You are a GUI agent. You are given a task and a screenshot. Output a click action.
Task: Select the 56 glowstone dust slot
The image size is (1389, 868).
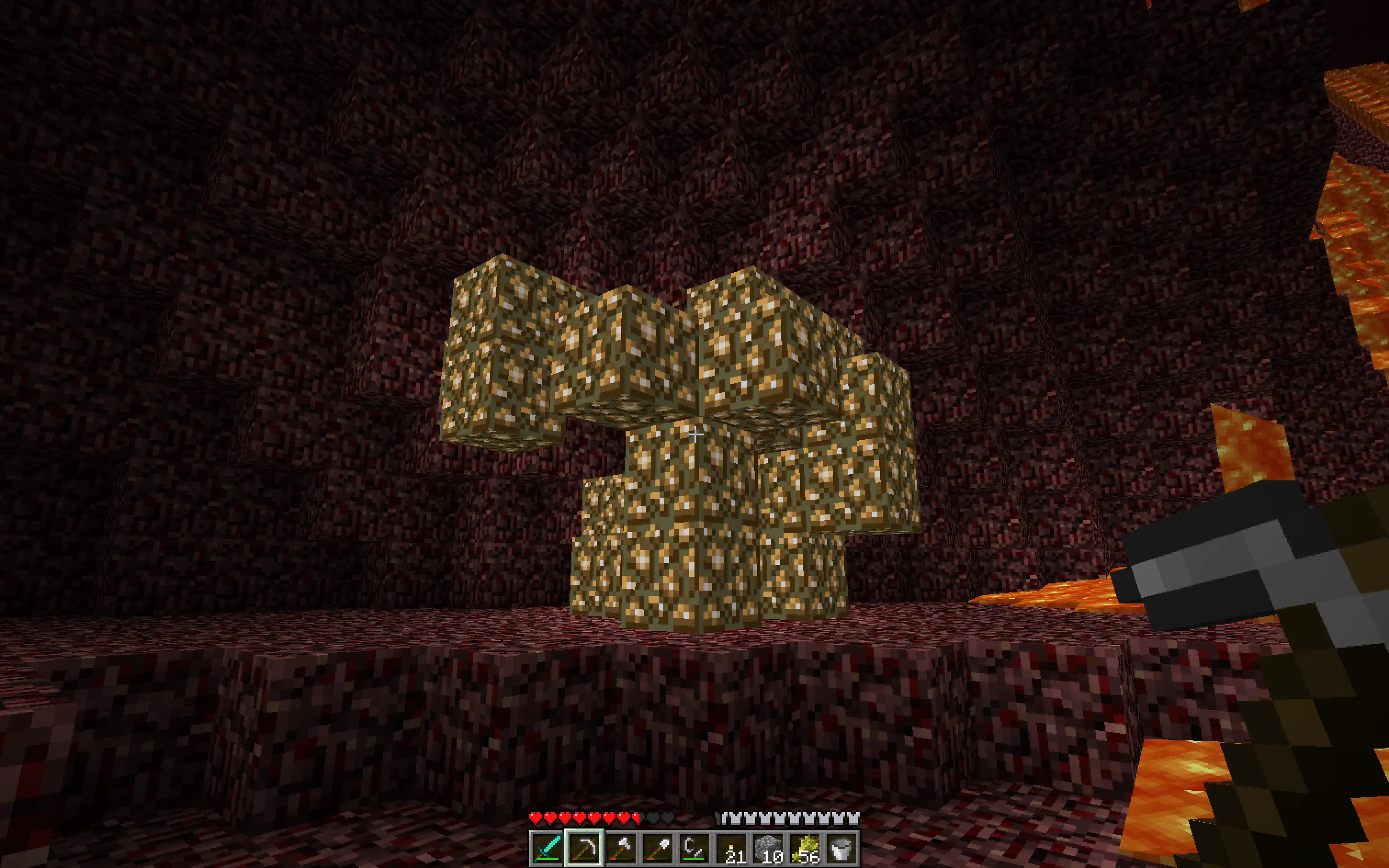click(805, 847)
